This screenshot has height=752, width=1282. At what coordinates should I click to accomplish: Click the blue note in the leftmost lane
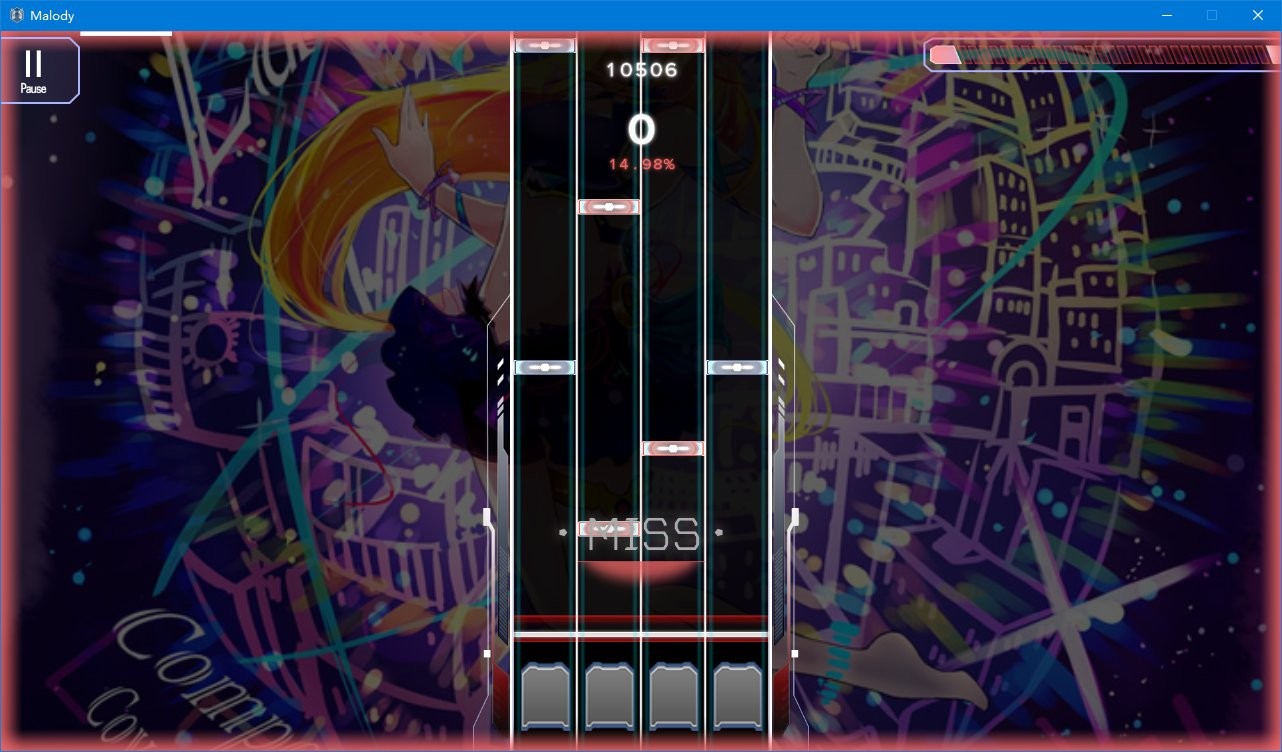(x=544, y=367)
